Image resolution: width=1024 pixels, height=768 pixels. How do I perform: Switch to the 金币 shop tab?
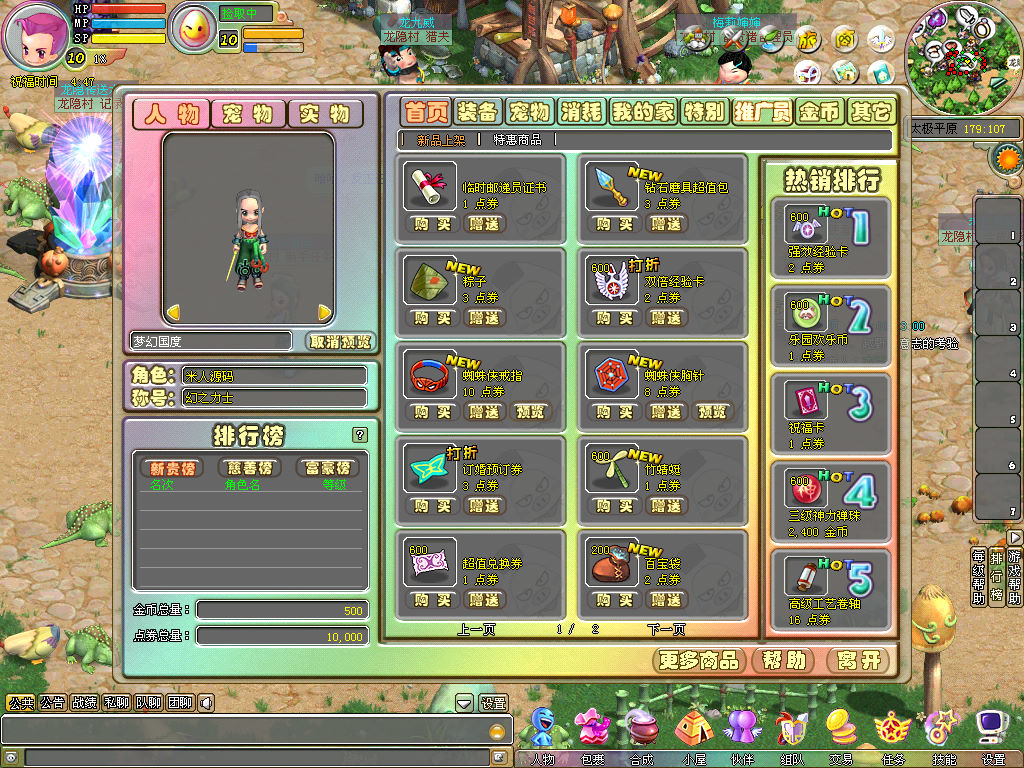point(819,111)
